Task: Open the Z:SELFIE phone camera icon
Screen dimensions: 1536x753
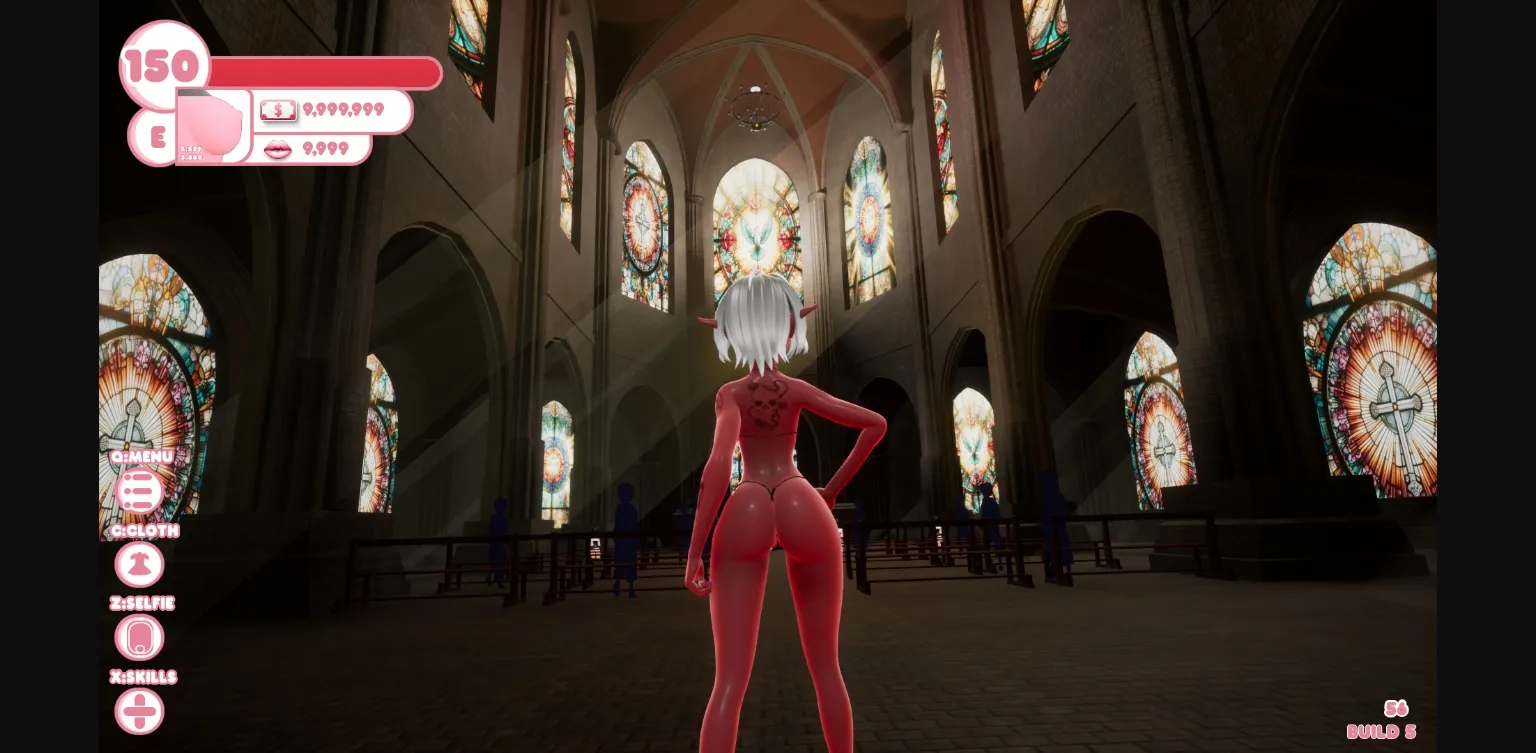Action: [139, 637]
